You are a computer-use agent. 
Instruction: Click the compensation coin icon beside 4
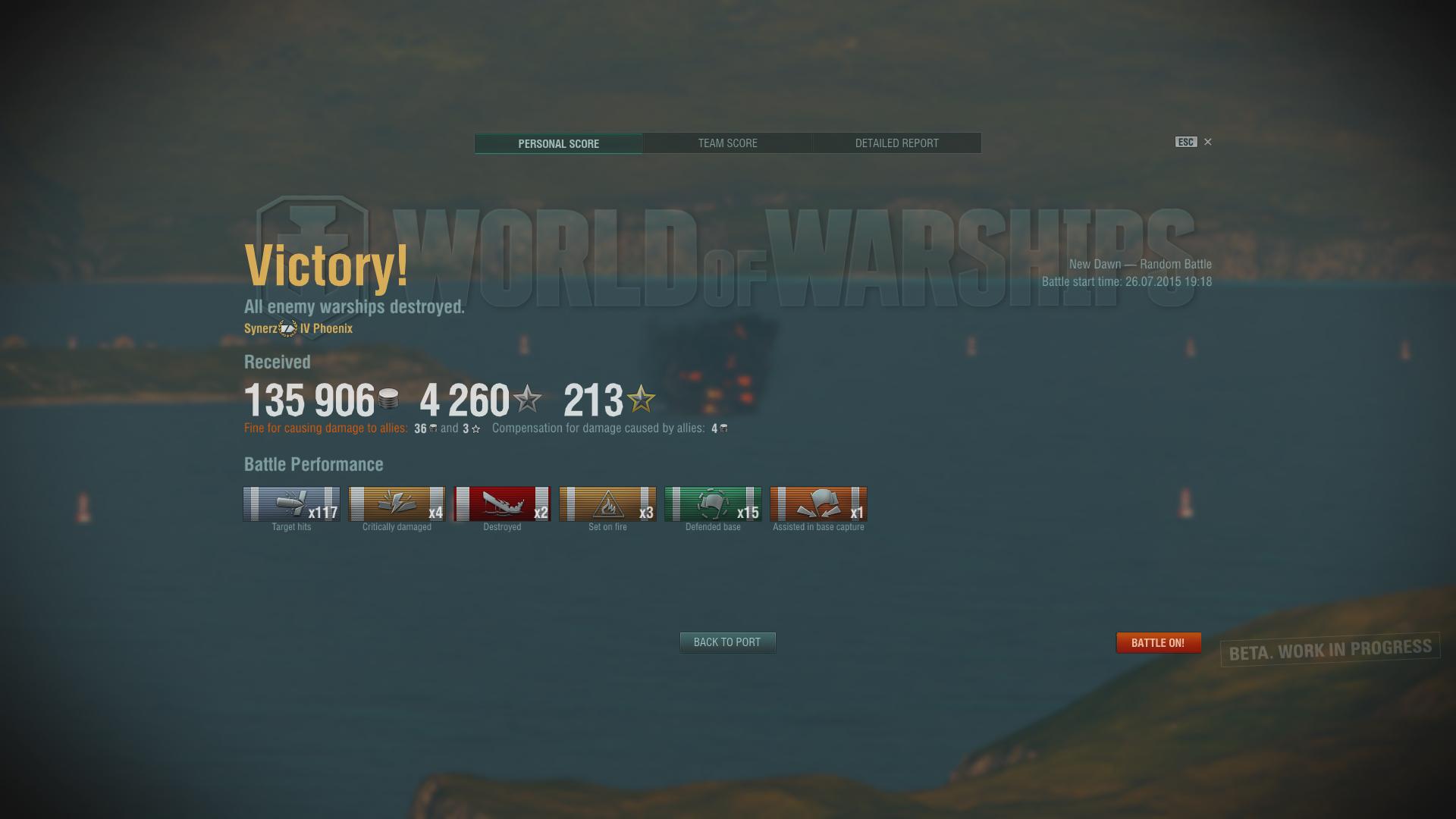pos(722,428)
